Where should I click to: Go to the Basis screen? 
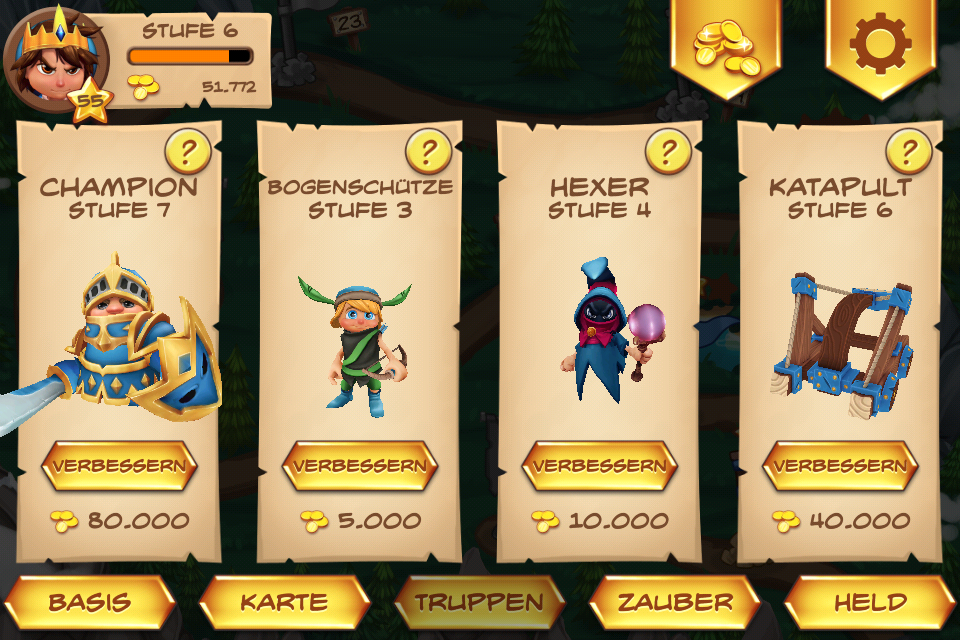tap(90, 602)
